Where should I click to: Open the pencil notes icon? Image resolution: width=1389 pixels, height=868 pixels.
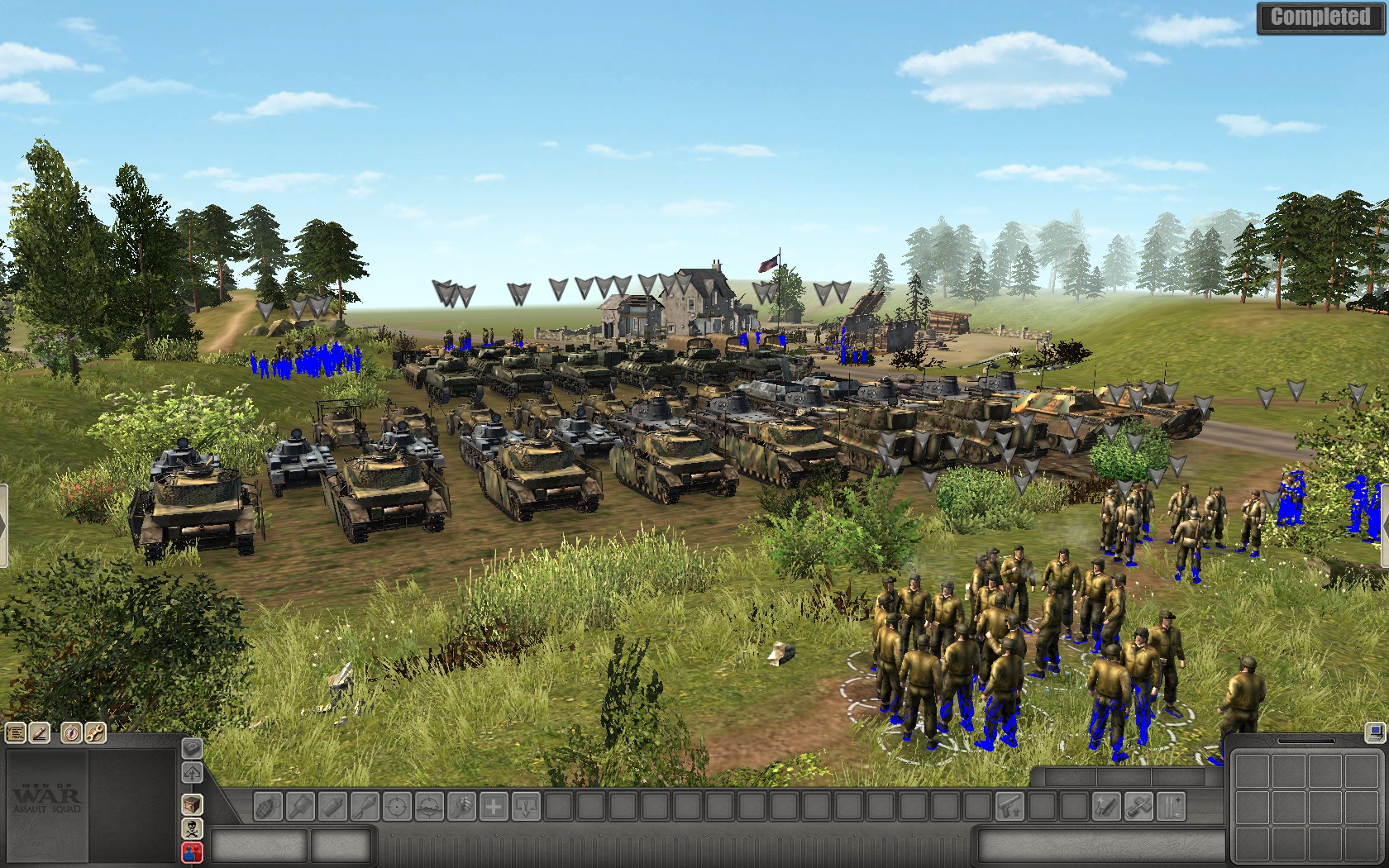tap(39, 732)
